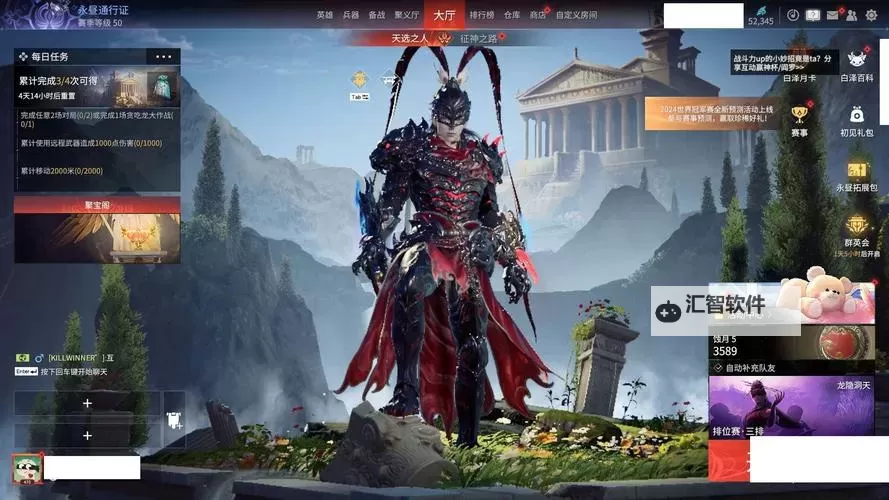
Task: Expand daily tasks three-dot menu
Action: (x=163, y=57)
